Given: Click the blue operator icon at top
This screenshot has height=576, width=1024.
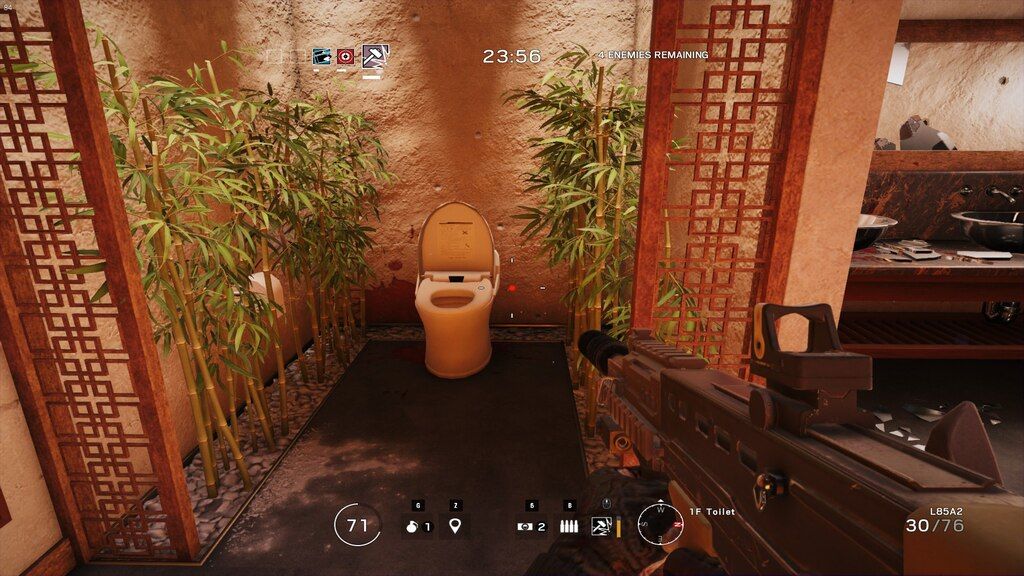Looking at the screenshot, I should pos(321,57).
